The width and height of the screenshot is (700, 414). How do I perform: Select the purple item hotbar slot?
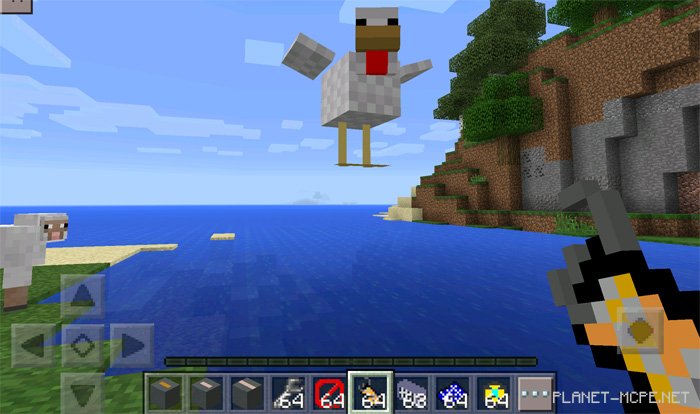410,392
